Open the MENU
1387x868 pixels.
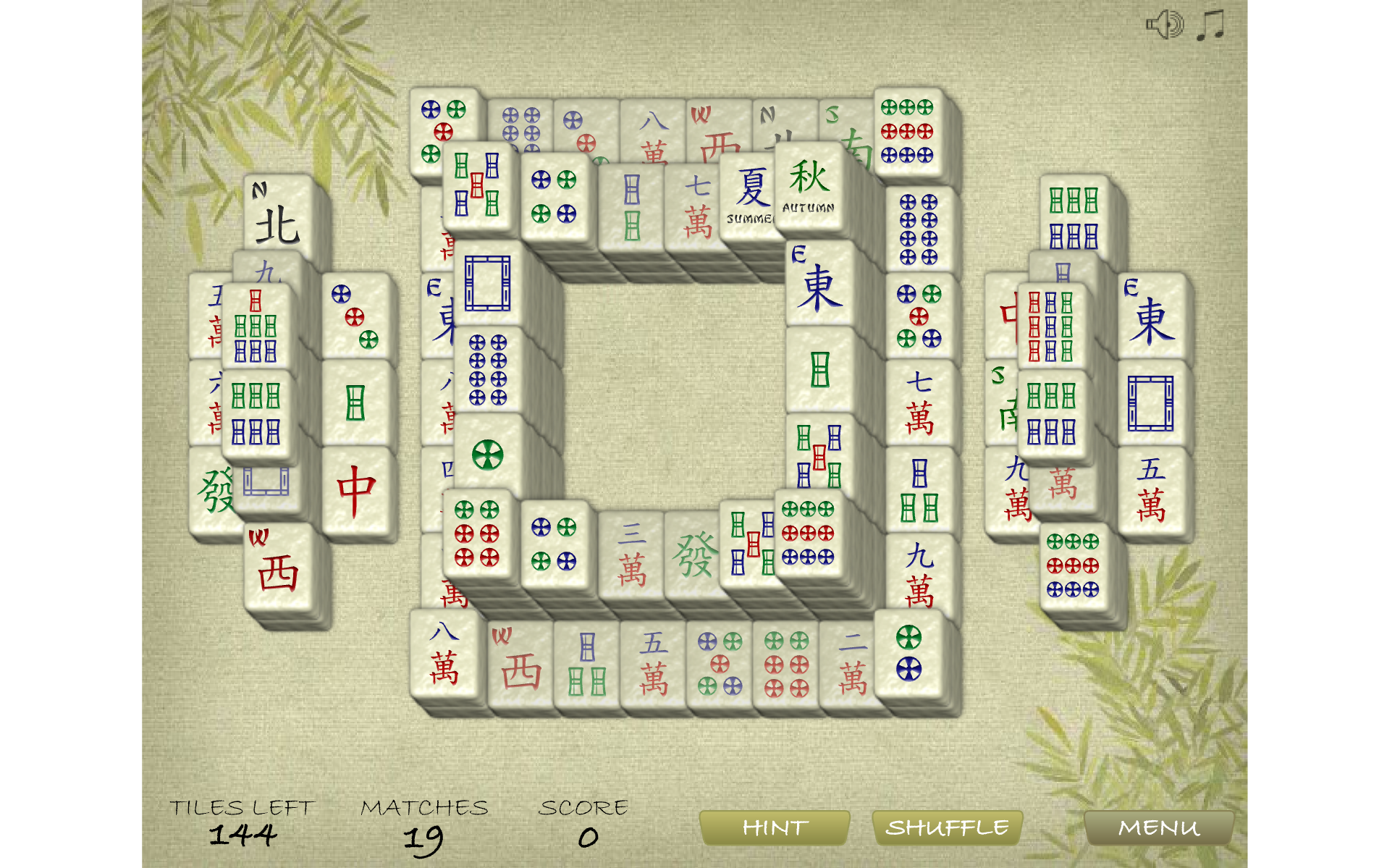point(1158,827)
